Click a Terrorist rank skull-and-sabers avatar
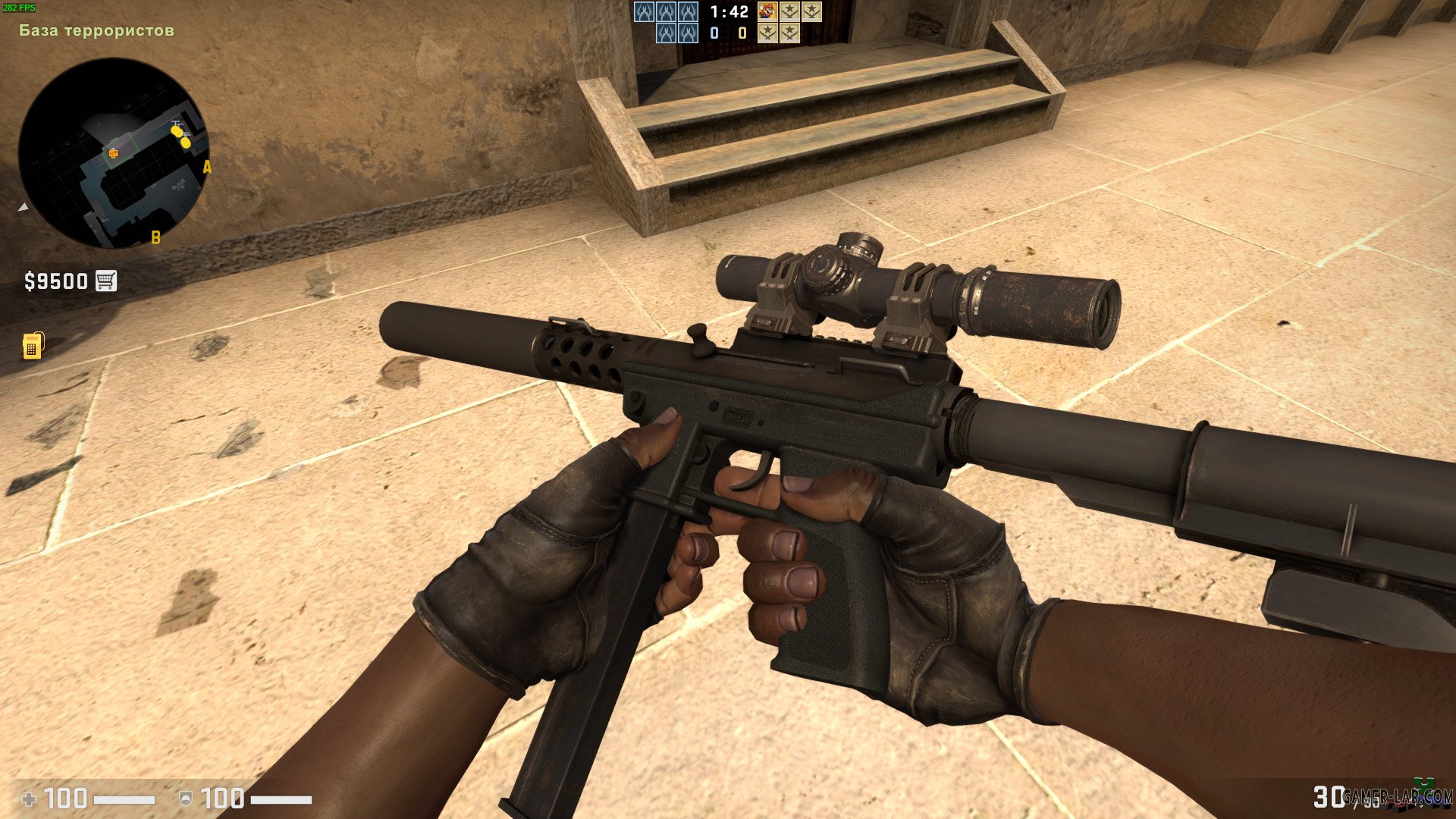The image size is (1456, 819). click(x=790, y=12)
